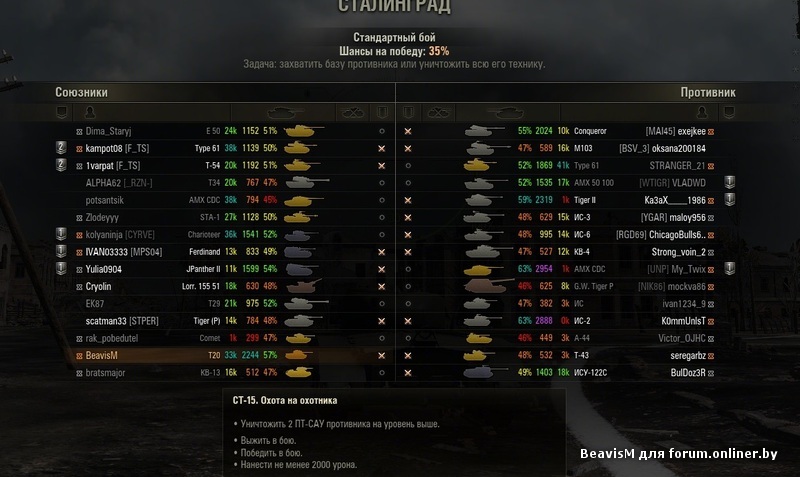Select enemy K0mmUnIsT IS-2 row
Screen dimensions: 800x477
pyautogui.click(x=680, y=321)
